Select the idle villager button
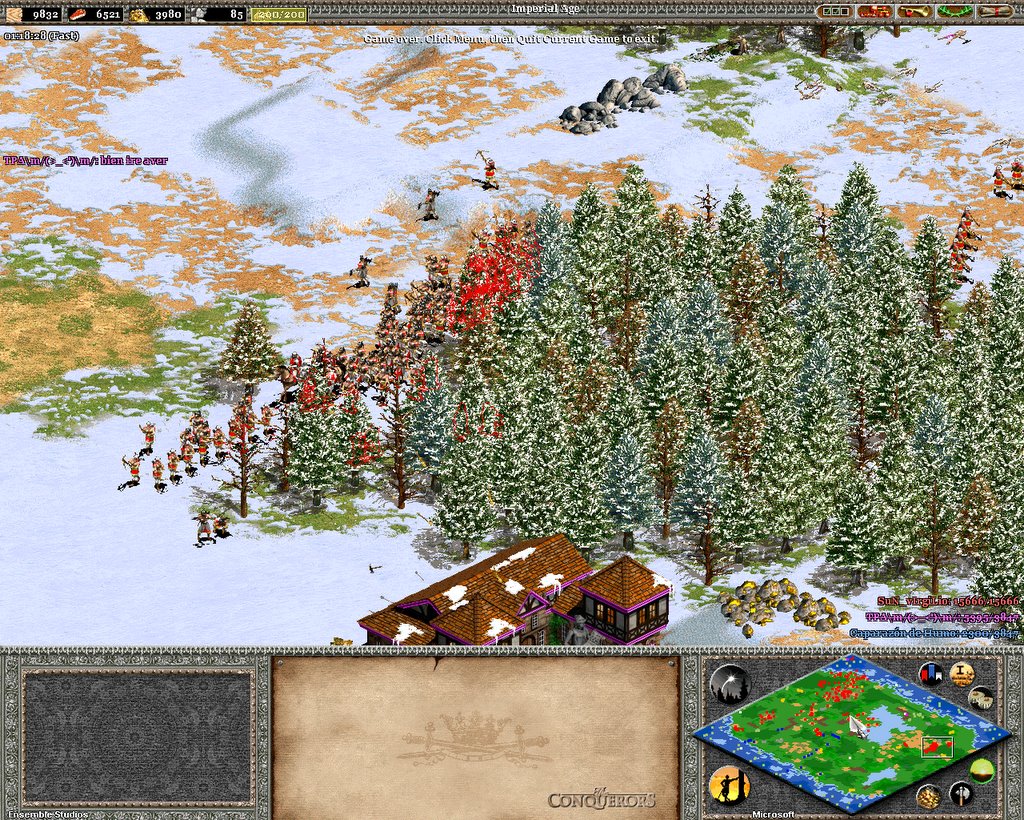 point(729,785)
